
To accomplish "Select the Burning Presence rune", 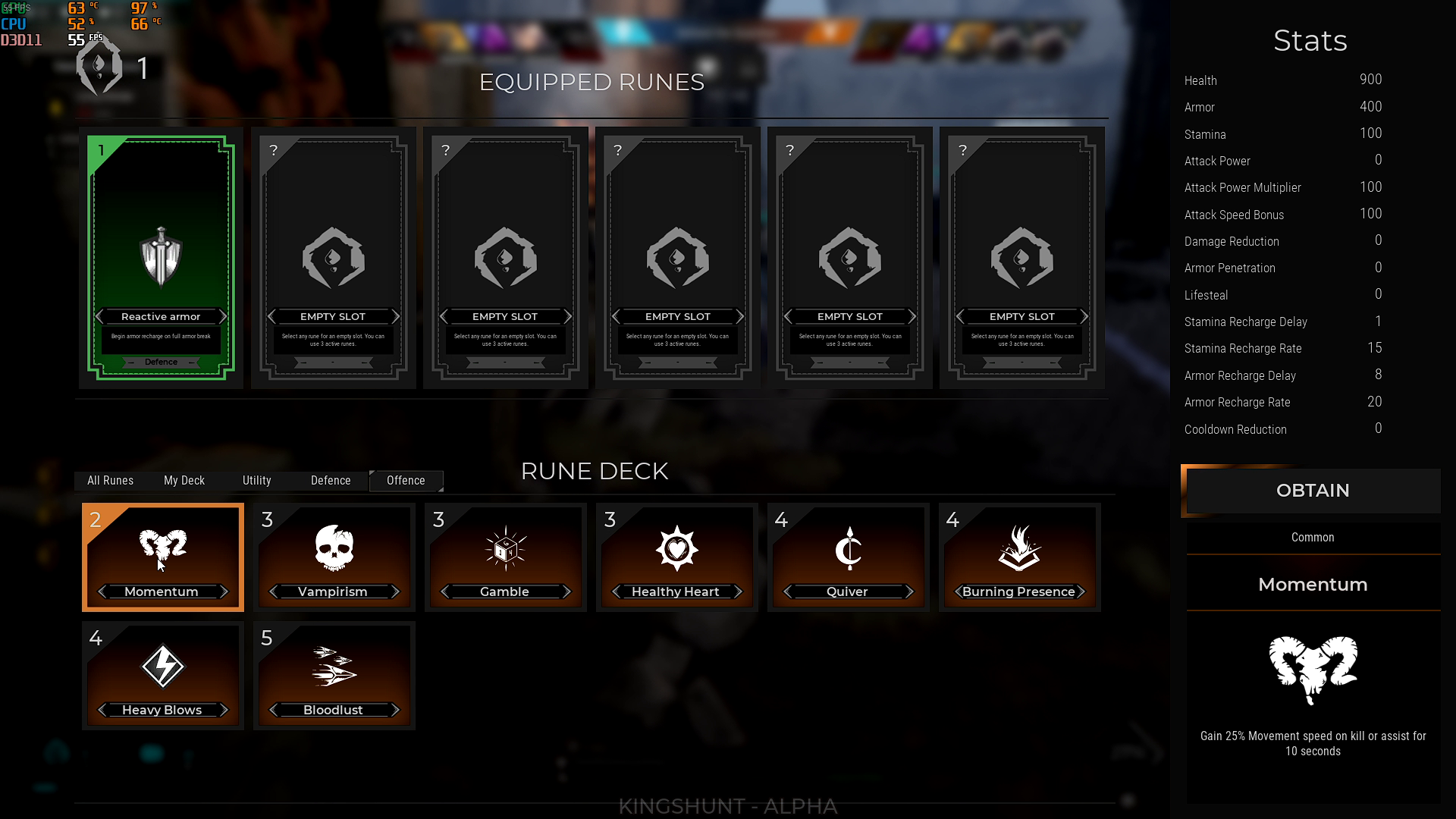I will 1019,557.
